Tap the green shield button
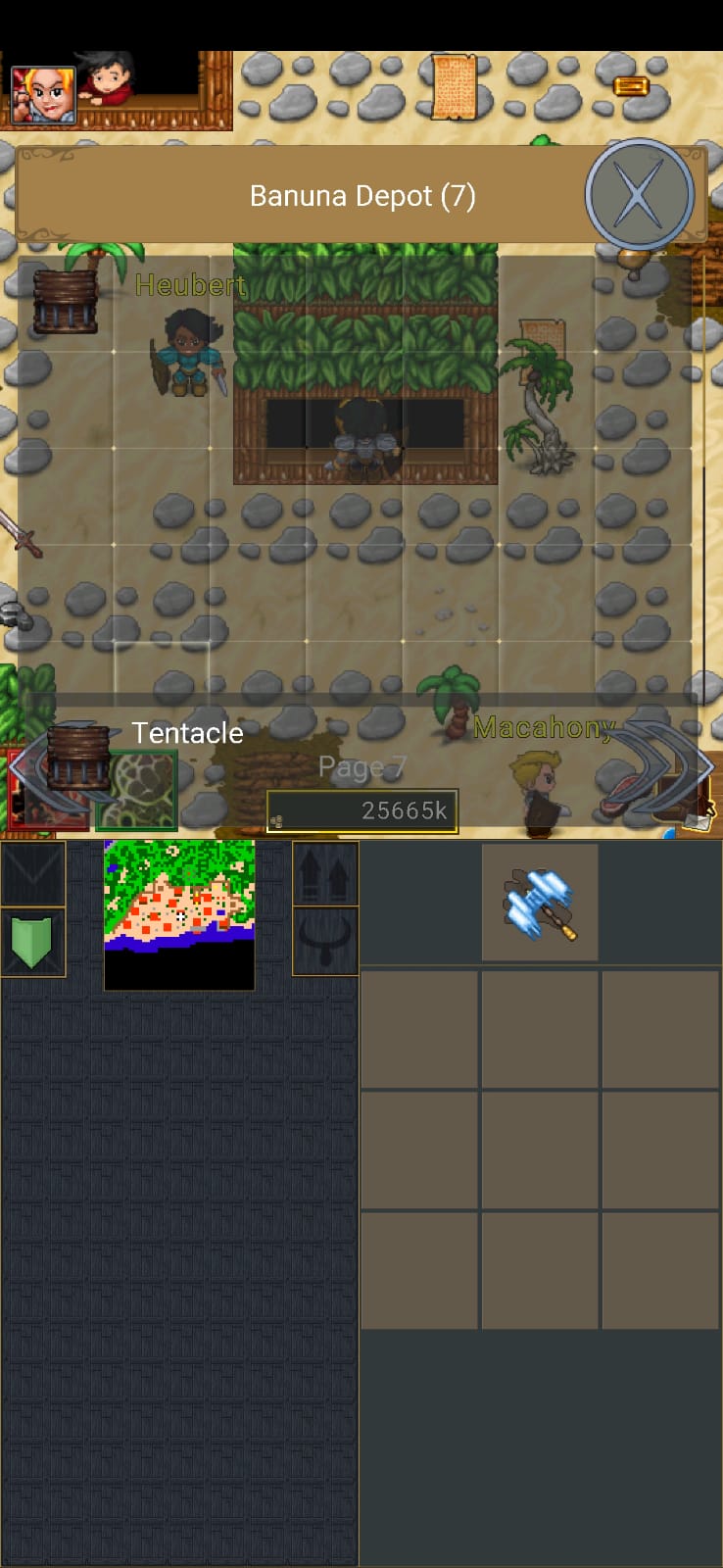 32,942
